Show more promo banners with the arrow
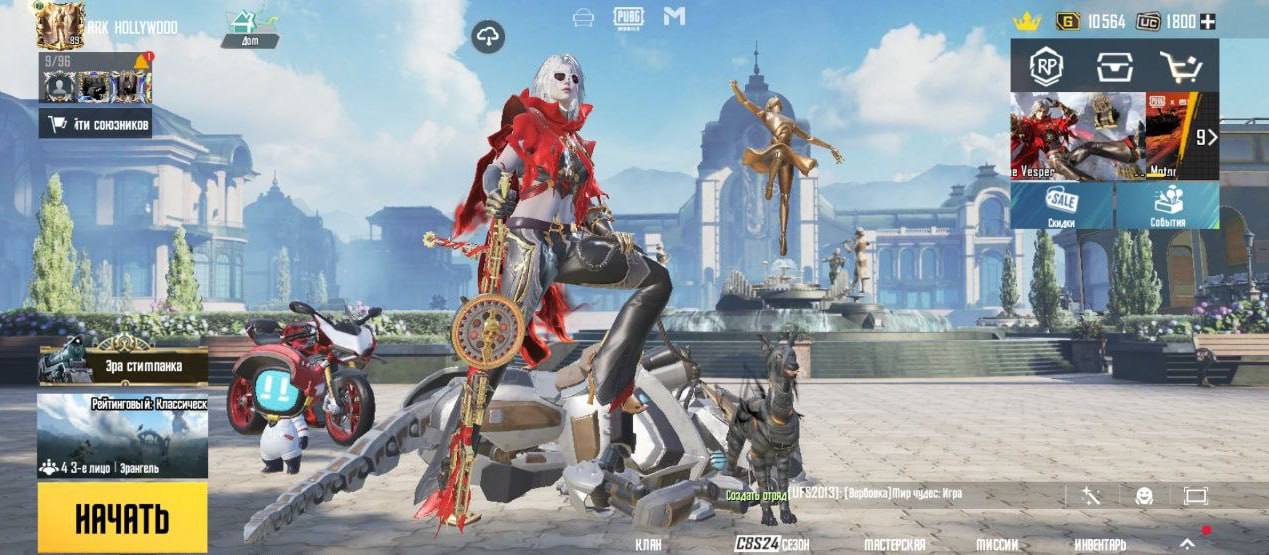 1207,137
